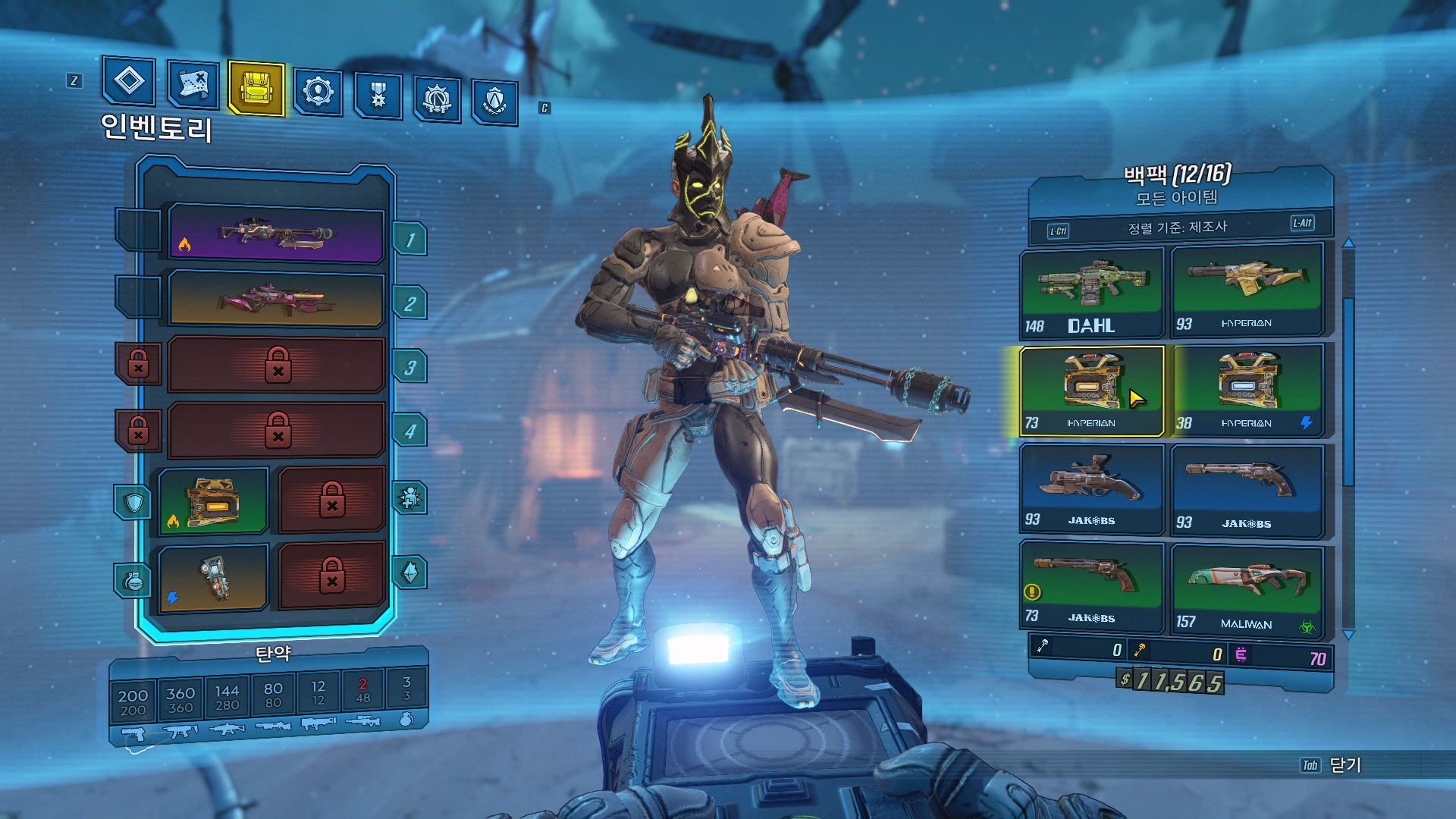Open the missions diamond tab
The width and height of the screenshot is (1456, 819).
click(x=129, y=81)
